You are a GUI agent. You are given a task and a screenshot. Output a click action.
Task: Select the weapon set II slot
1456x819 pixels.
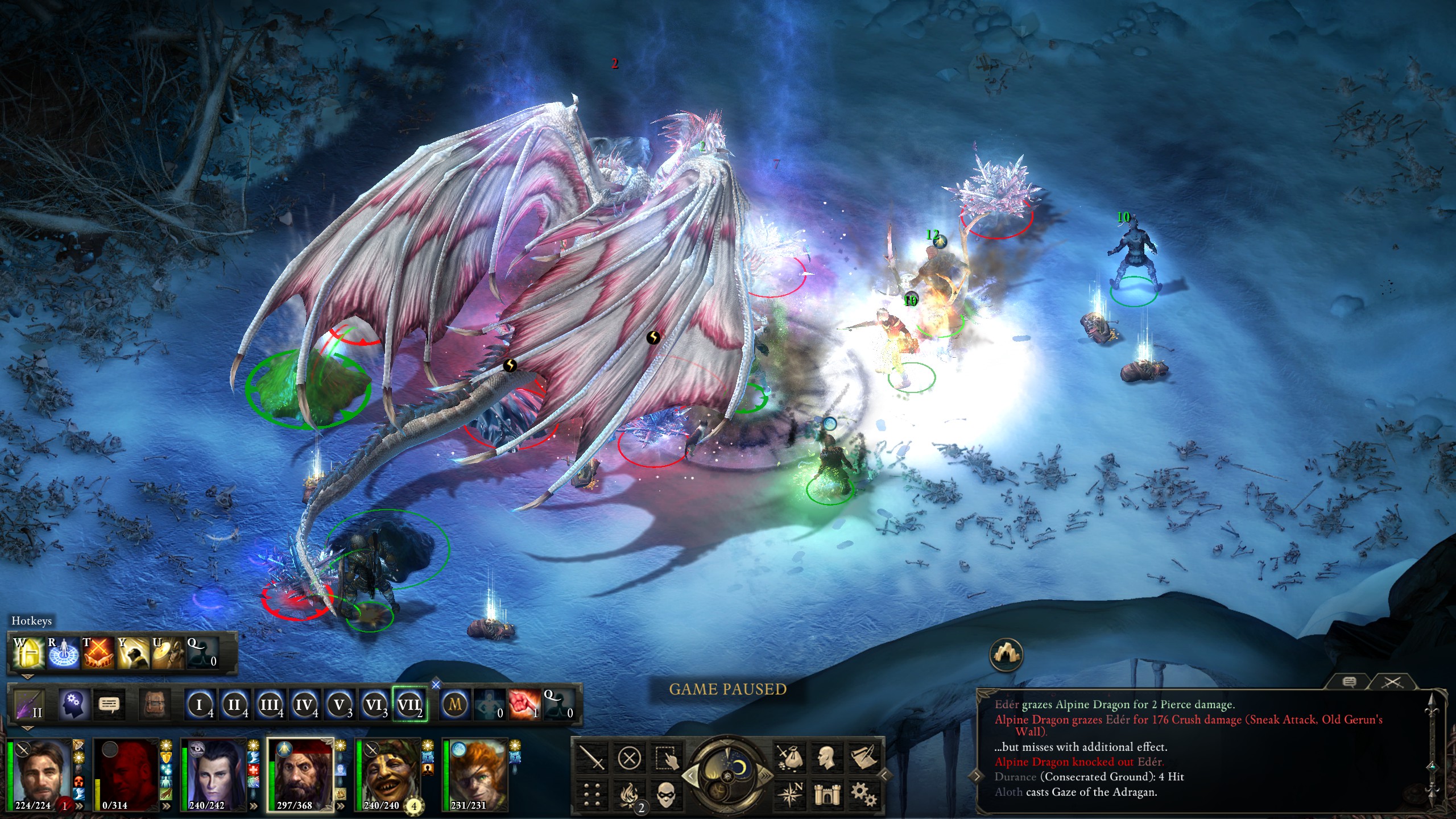(28, 706)
